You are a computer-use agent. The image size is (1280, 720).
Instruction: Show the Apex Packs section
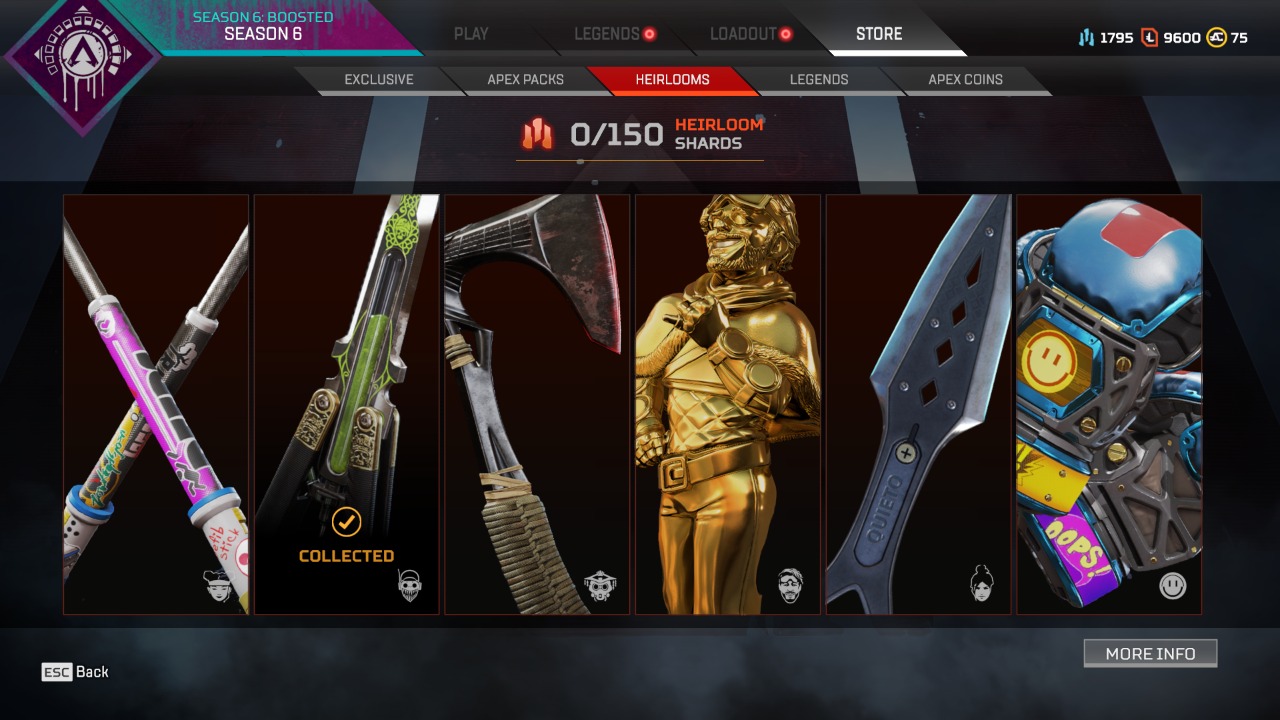(x=526, y=80)
